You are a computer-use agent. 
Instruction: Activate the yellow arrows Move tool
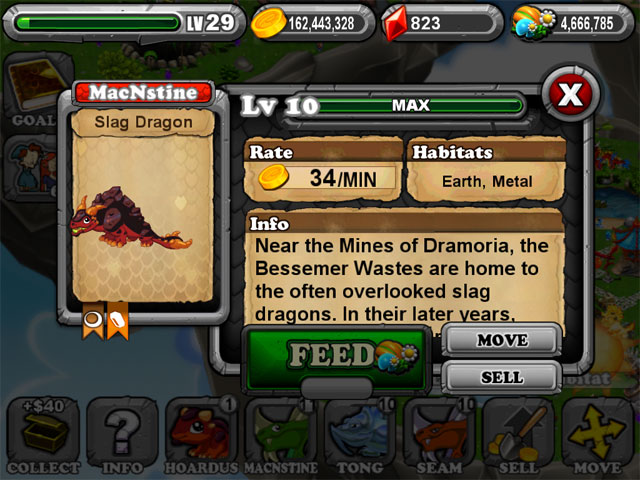click(x=598, y=435)
